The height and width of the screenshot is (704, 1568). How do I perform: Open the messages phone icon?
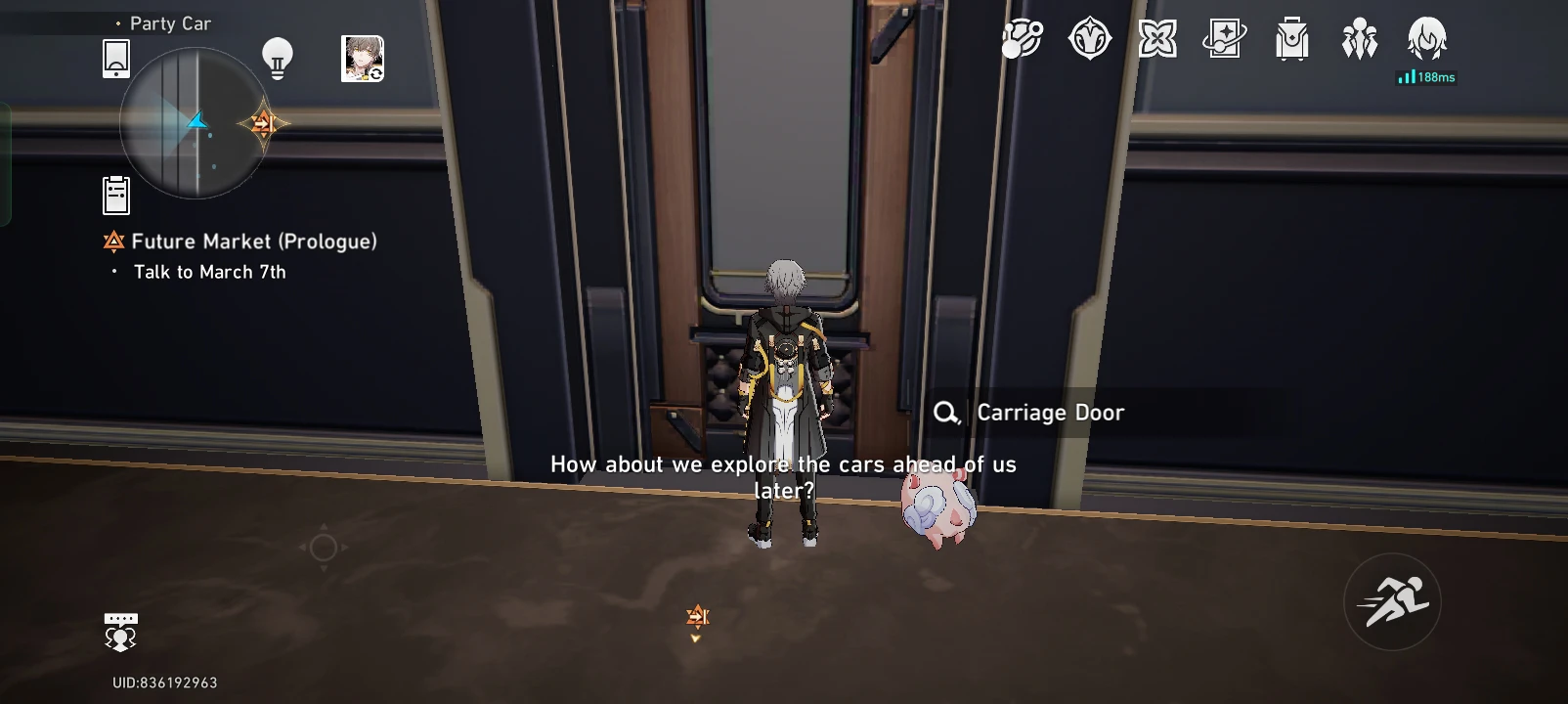(114, 57)
